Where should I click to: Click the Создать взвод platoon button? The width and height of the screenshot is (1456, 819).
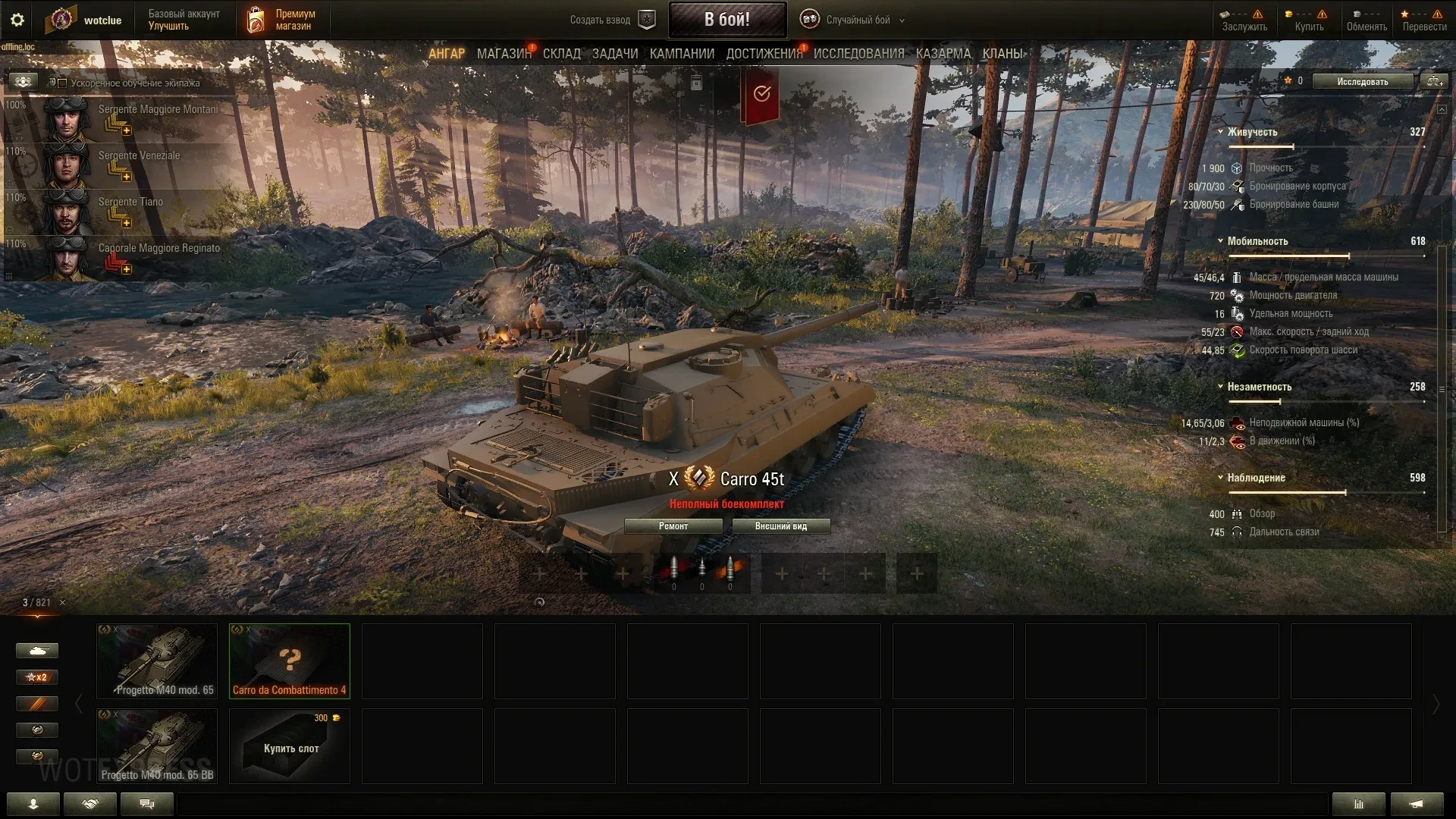(x=611, y=20)
